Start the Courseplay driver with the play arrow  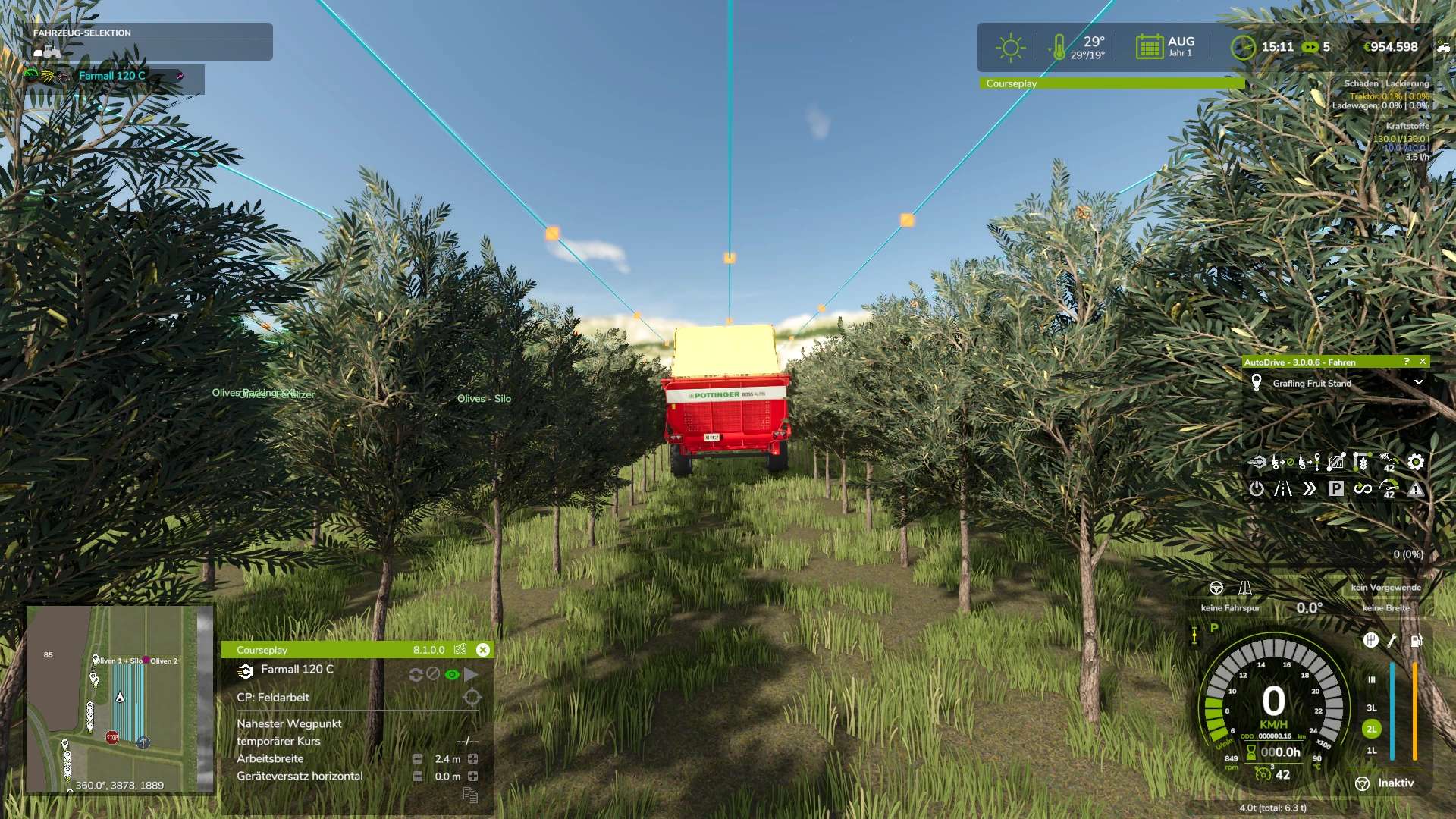pyautogui.click(x=471, y=674)
